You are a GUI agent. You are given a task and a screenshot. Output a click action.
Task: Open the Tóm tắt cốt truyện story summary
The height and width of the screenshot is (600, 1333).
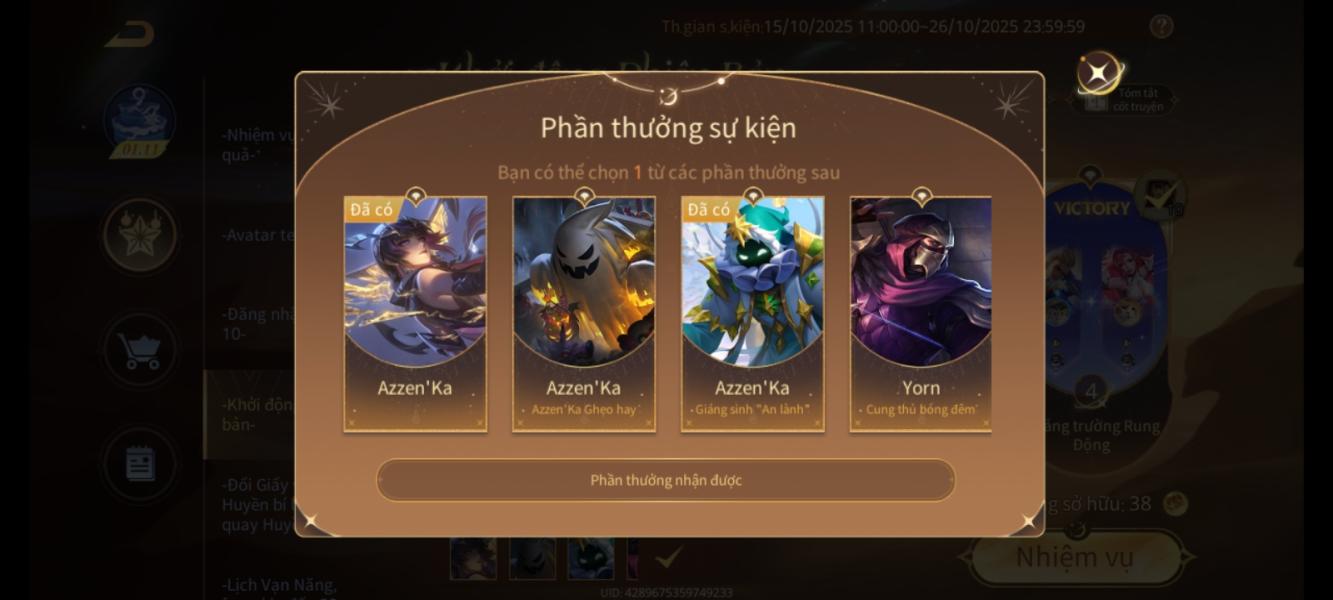[x=1128, y=99]
